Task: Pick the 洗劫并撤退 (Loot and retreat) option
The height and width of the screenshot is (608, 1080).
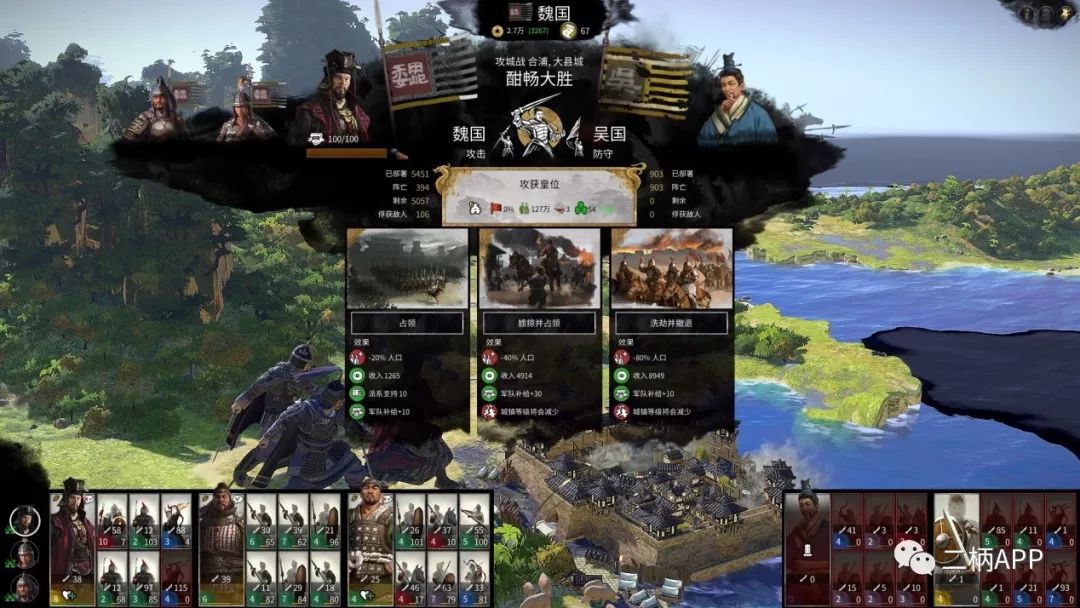Action: pyautogui.click(x=671, y=323)
